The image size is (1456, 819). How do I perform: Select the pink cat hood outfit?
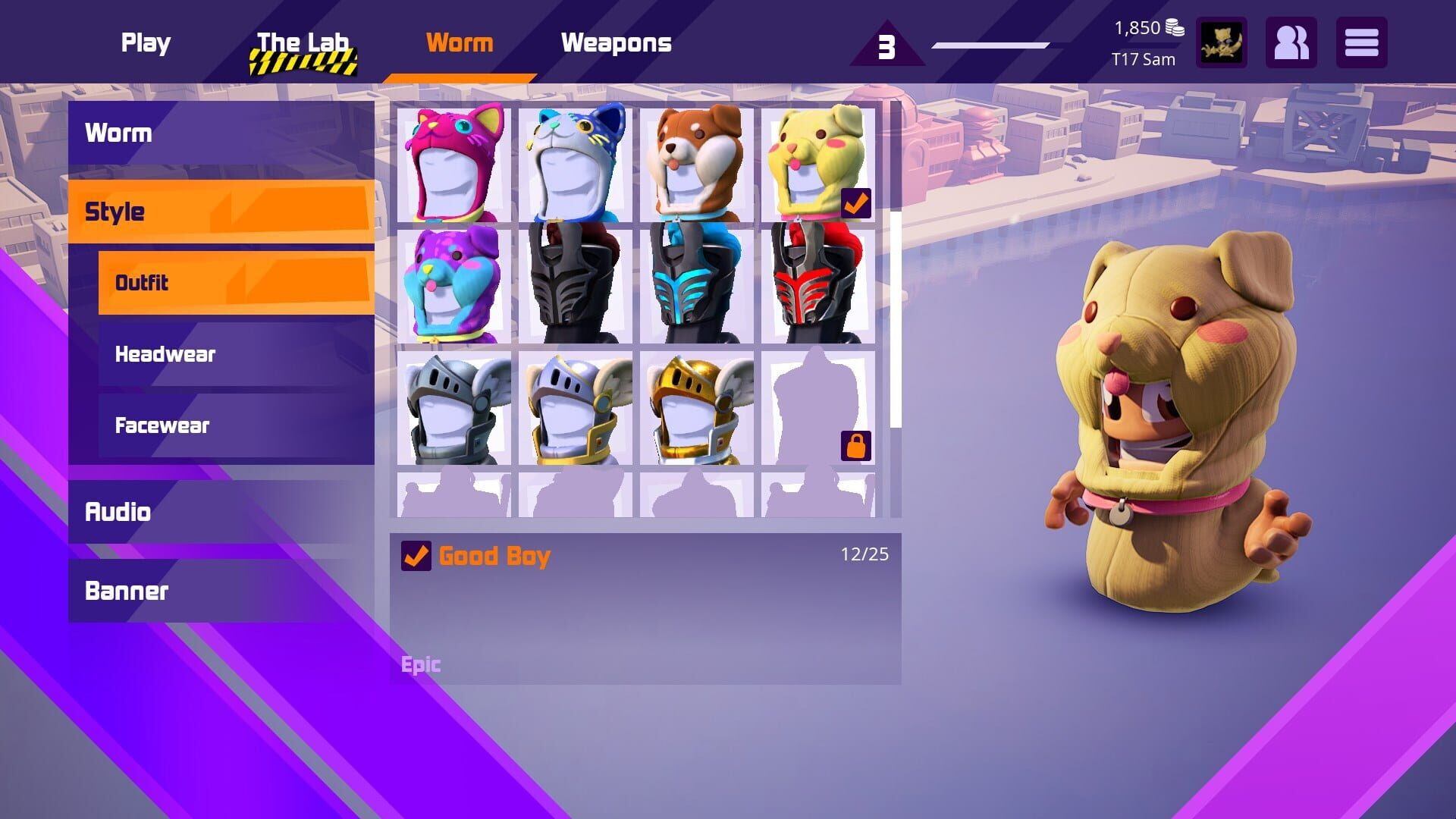pyautogui.click(x=453, y=163)
